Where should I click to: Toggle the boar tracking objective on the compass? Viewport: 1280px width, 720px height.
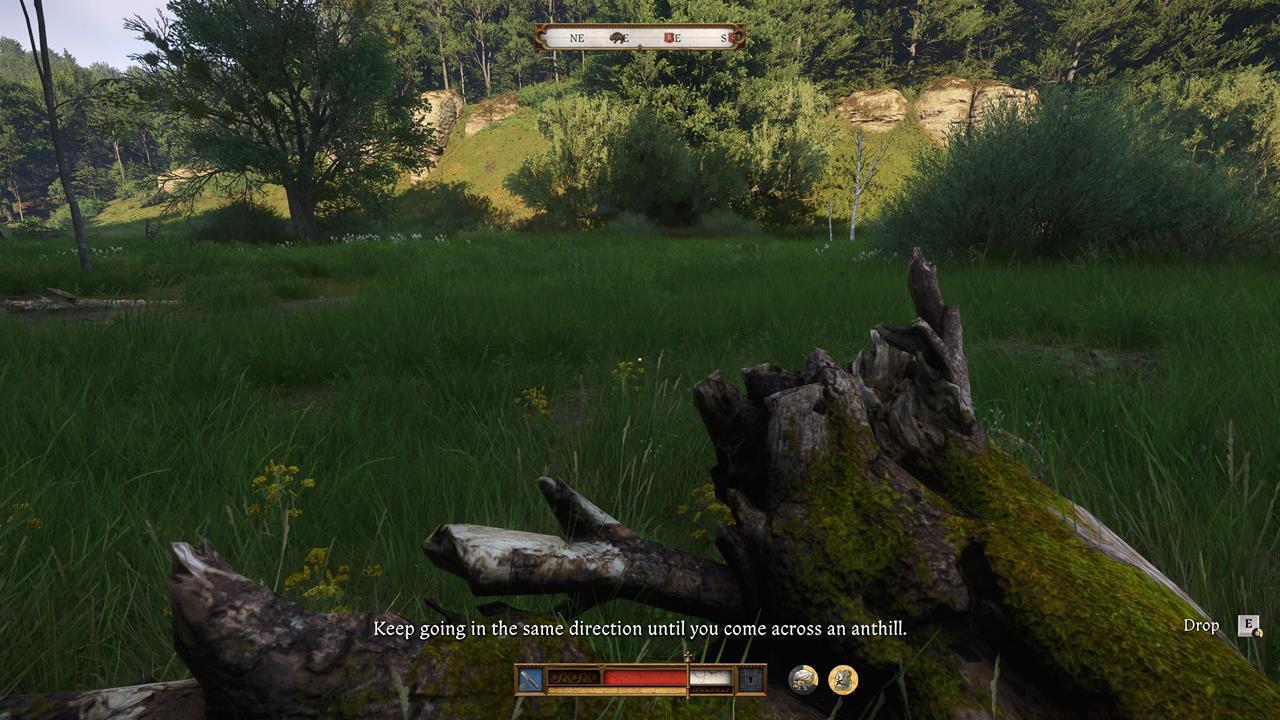(x=616, y=38)
